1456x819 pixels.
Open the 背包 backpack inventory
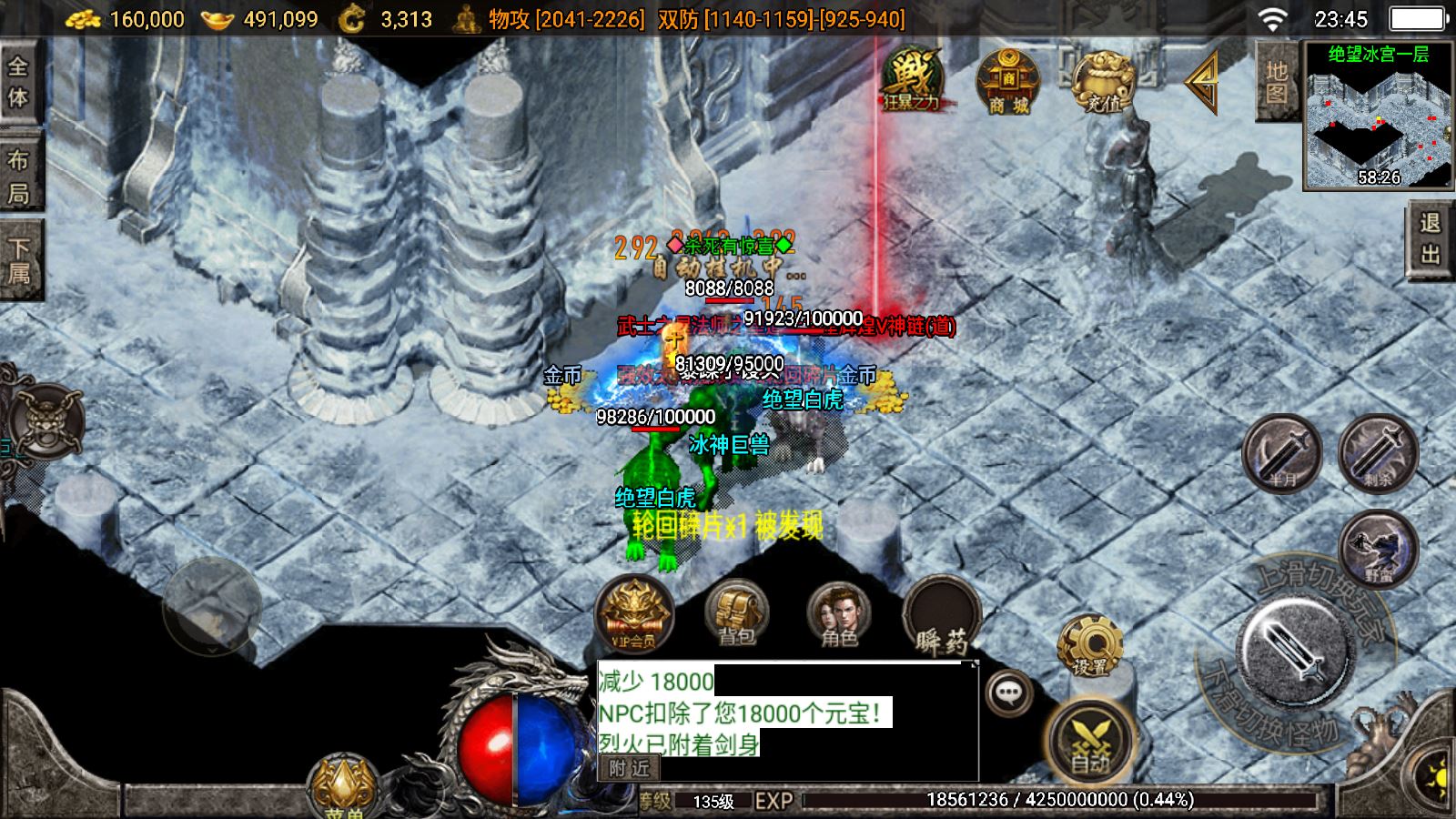coord(736,613)
